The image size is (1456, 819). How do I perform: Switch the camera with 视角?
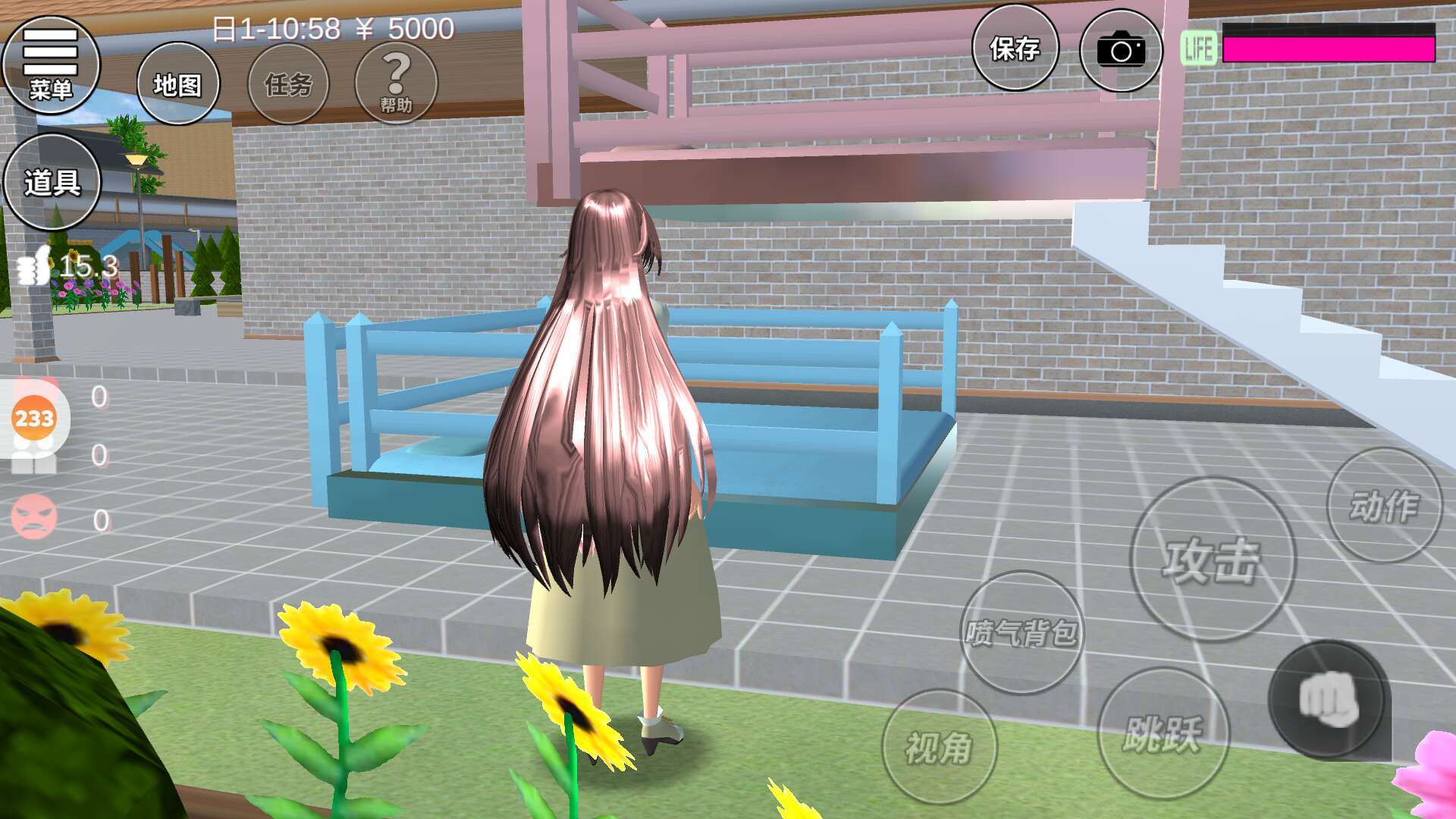(939, 747)
